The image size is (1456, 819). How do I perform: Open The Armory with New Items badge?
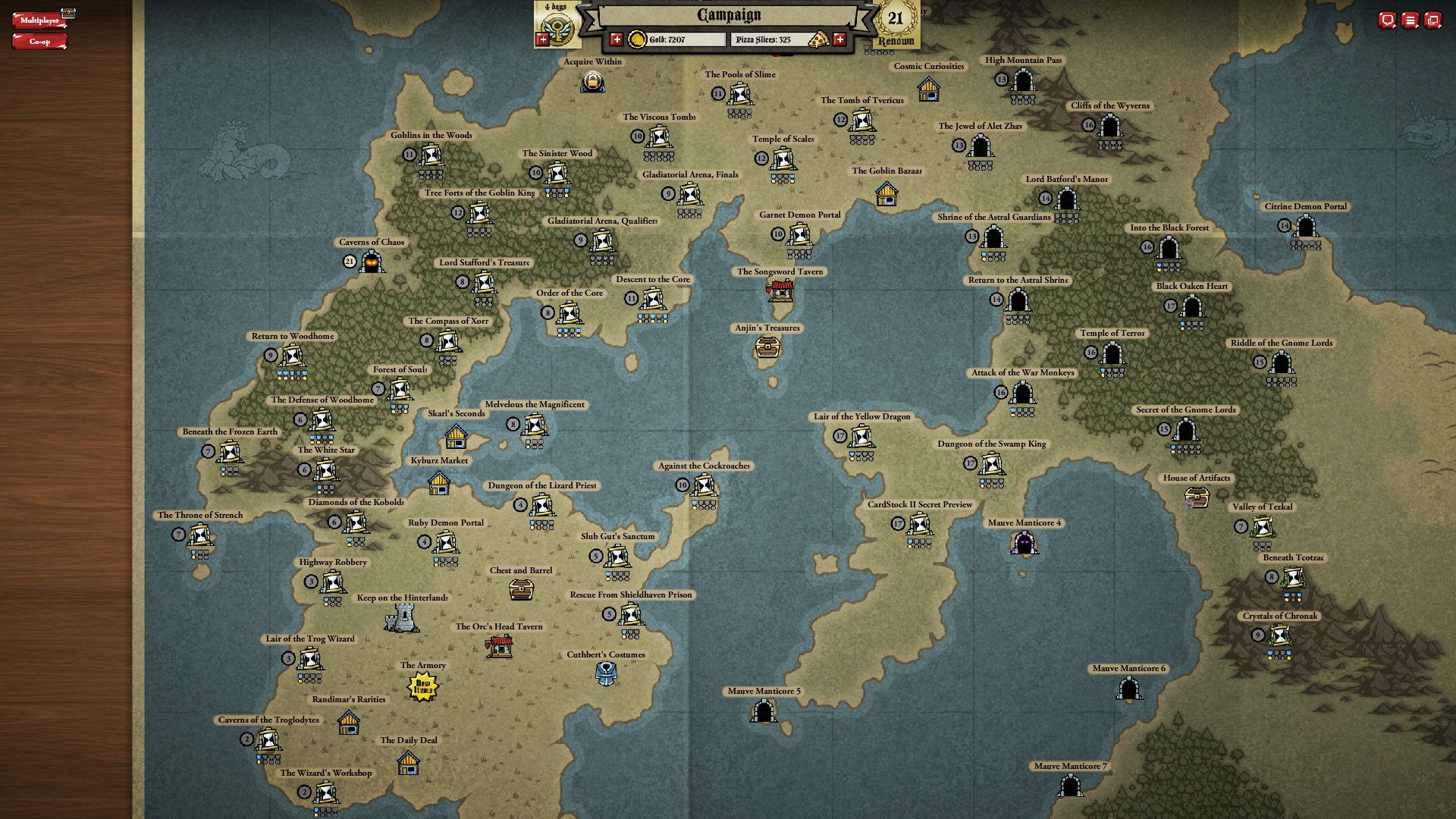[x=423, y=687]
